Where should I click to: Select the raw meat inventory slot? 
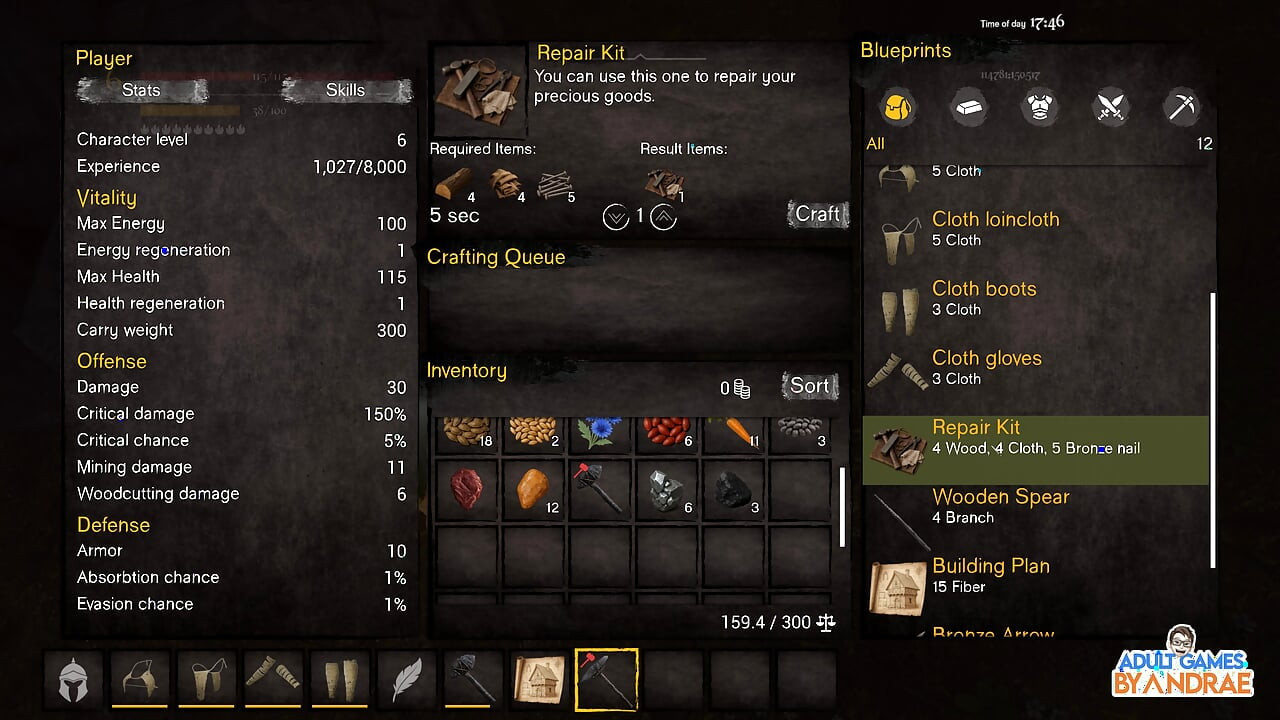466,490
